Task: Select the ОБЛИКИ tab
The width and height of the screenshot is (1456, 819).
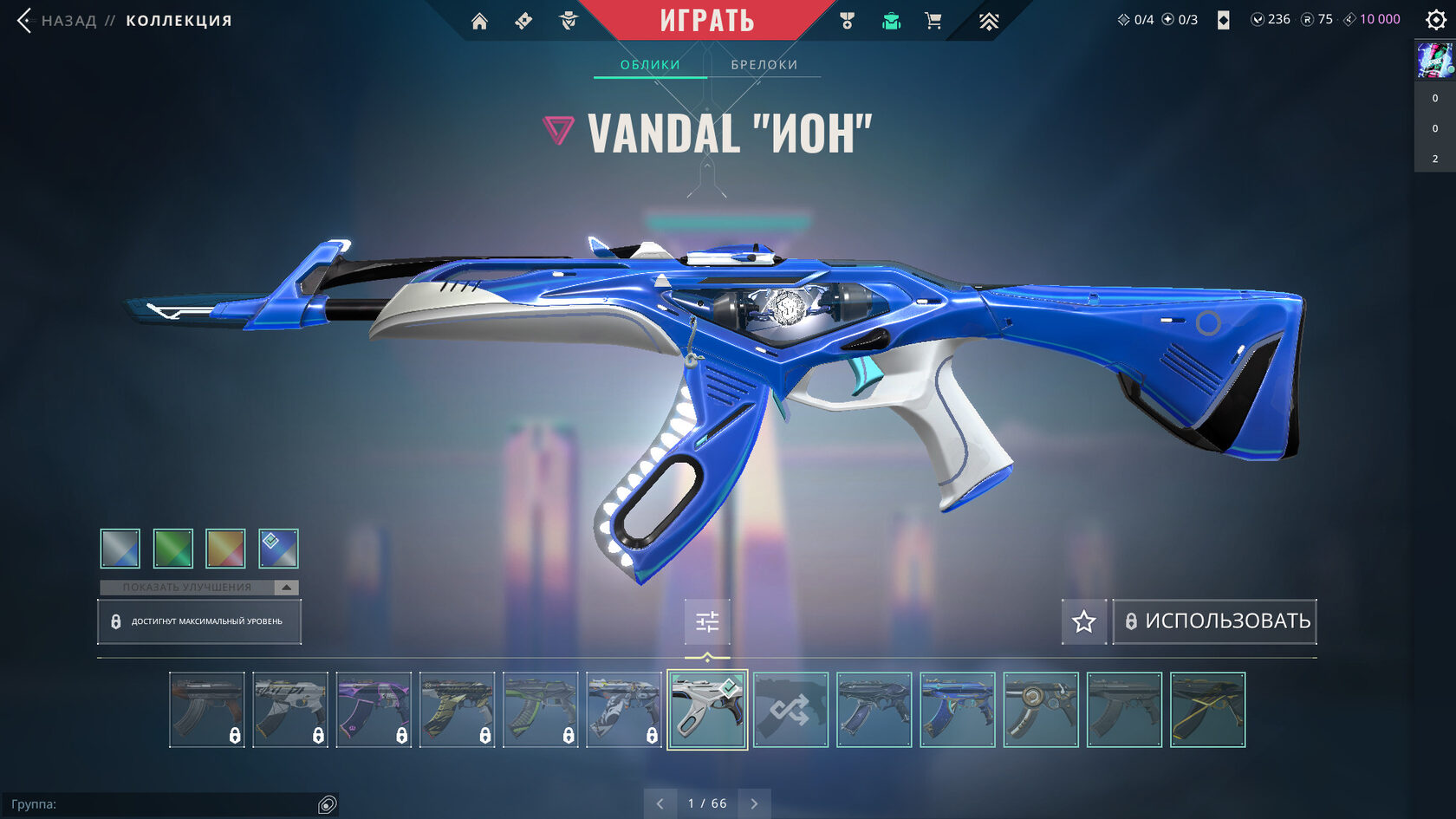Action: click(650, 65)
